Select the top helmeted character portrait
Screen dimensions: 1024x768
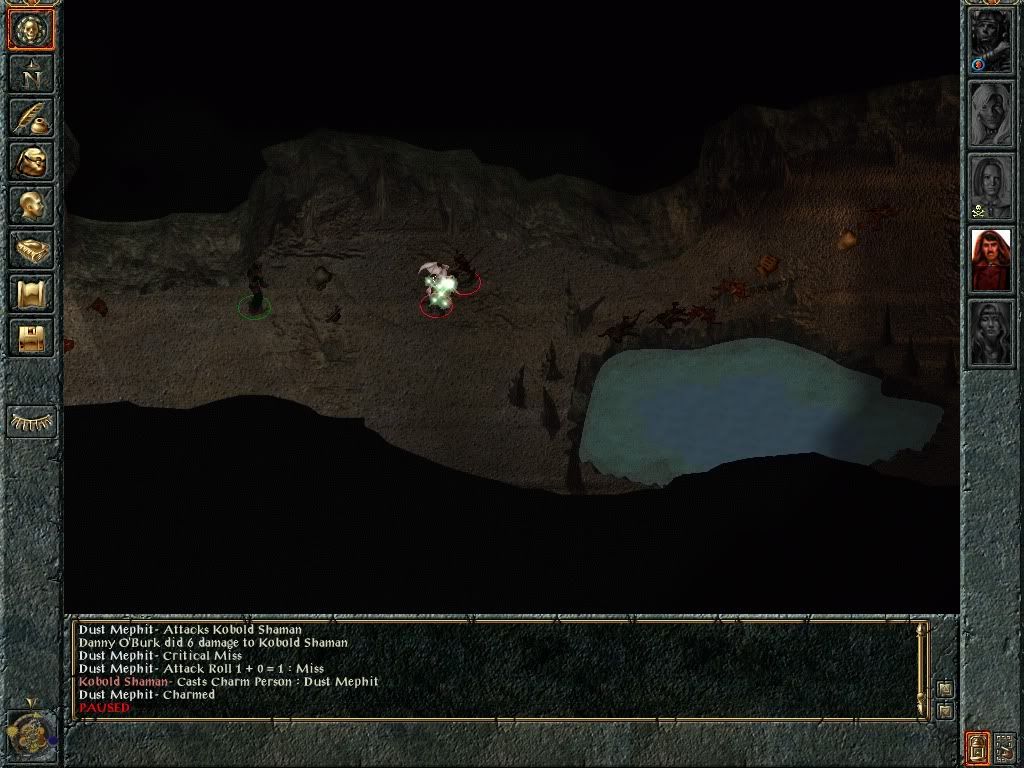[991, 41]
